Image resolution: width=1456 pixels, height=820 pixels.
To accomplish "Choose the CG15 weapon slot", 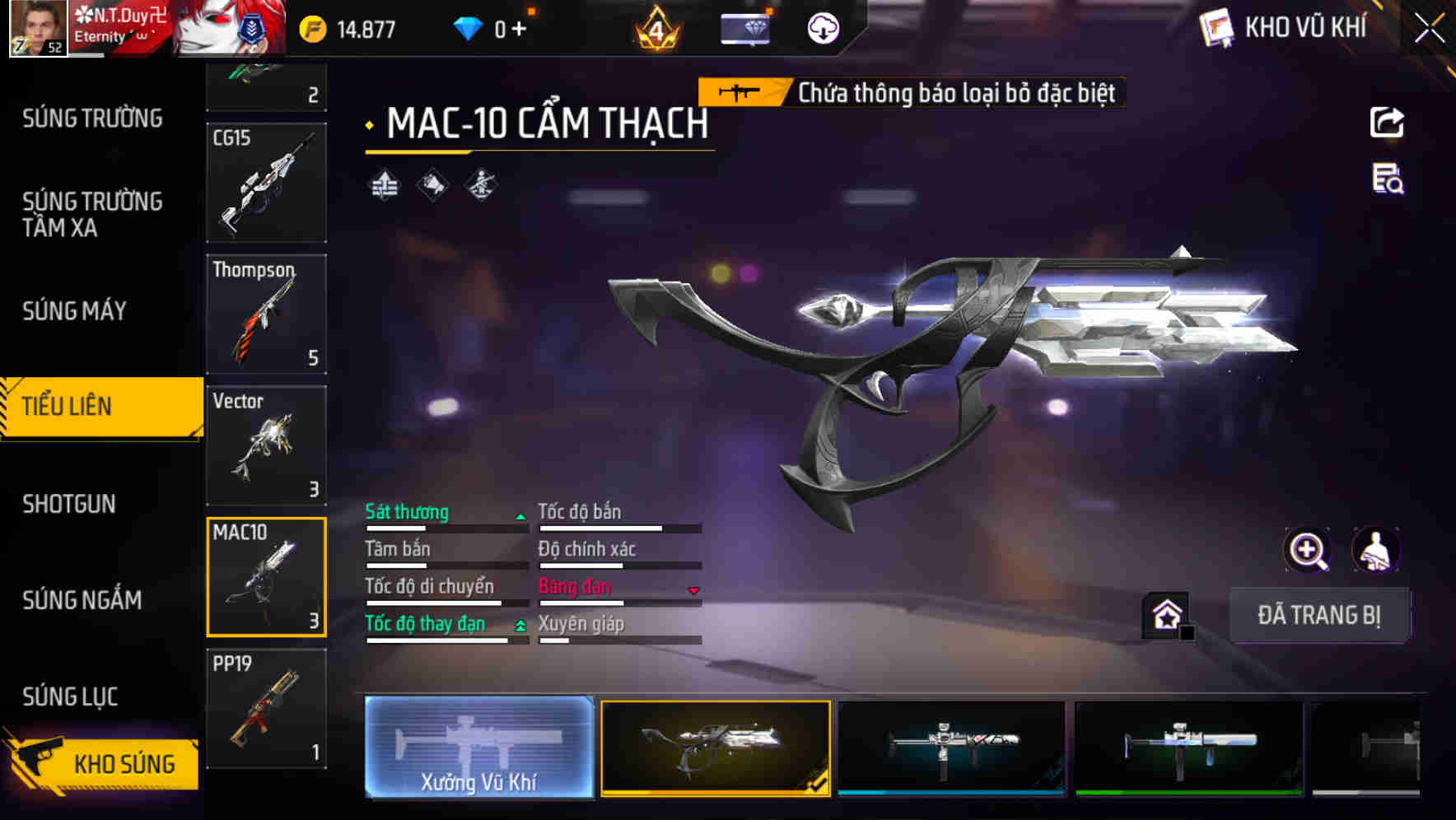I will (x=266, y=182).
